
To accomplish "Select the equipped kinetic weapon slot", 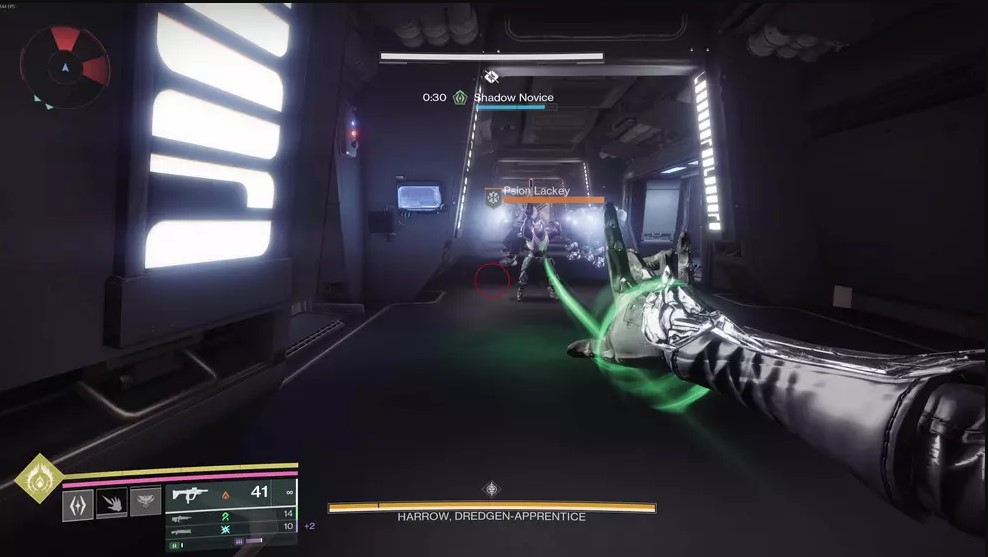I will click(231, 493).
